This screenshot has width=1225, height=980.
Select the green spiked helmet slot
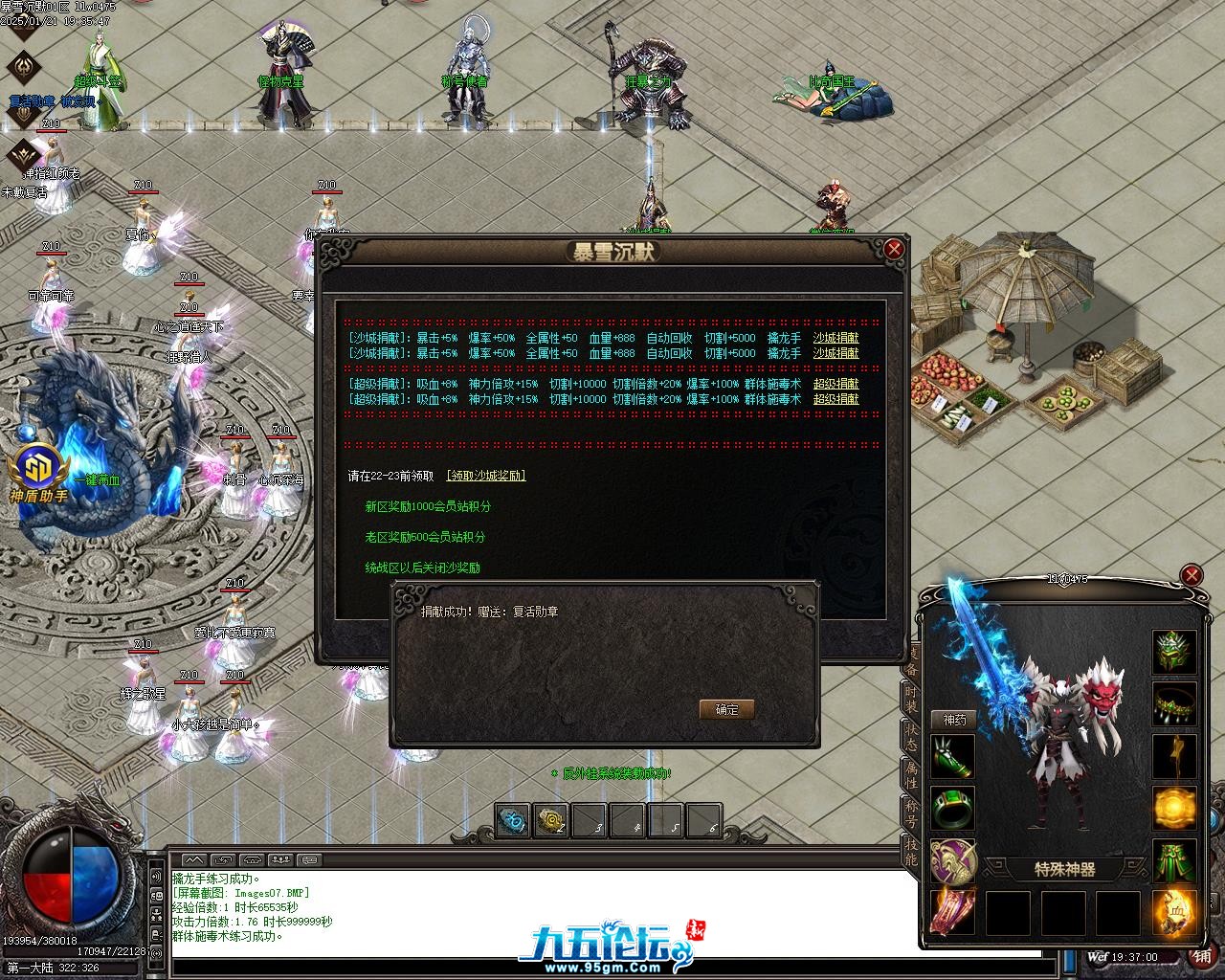pos(1174,653)
